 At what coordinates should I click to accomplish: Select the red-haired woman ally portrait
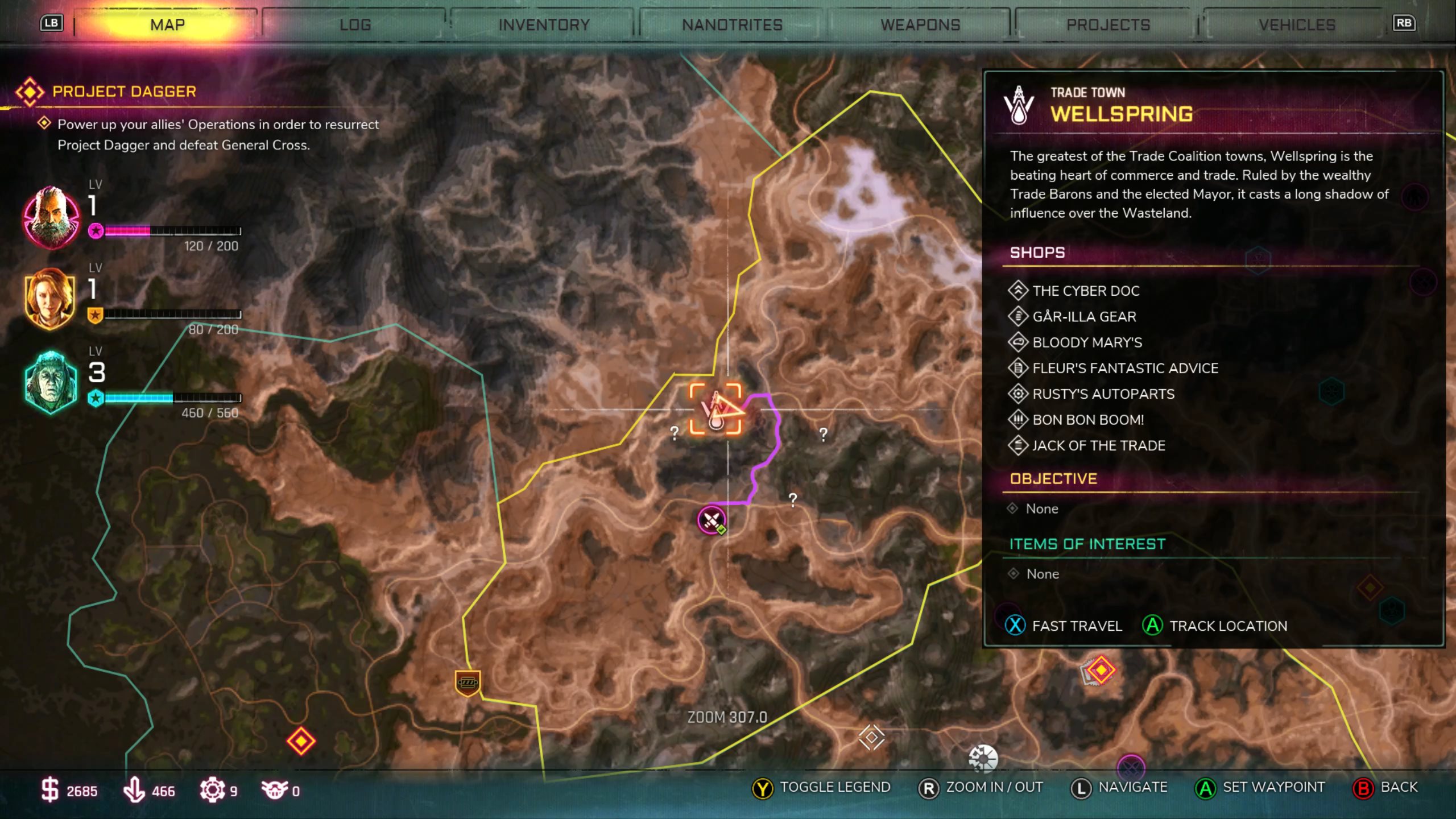[x=51, y=299]
